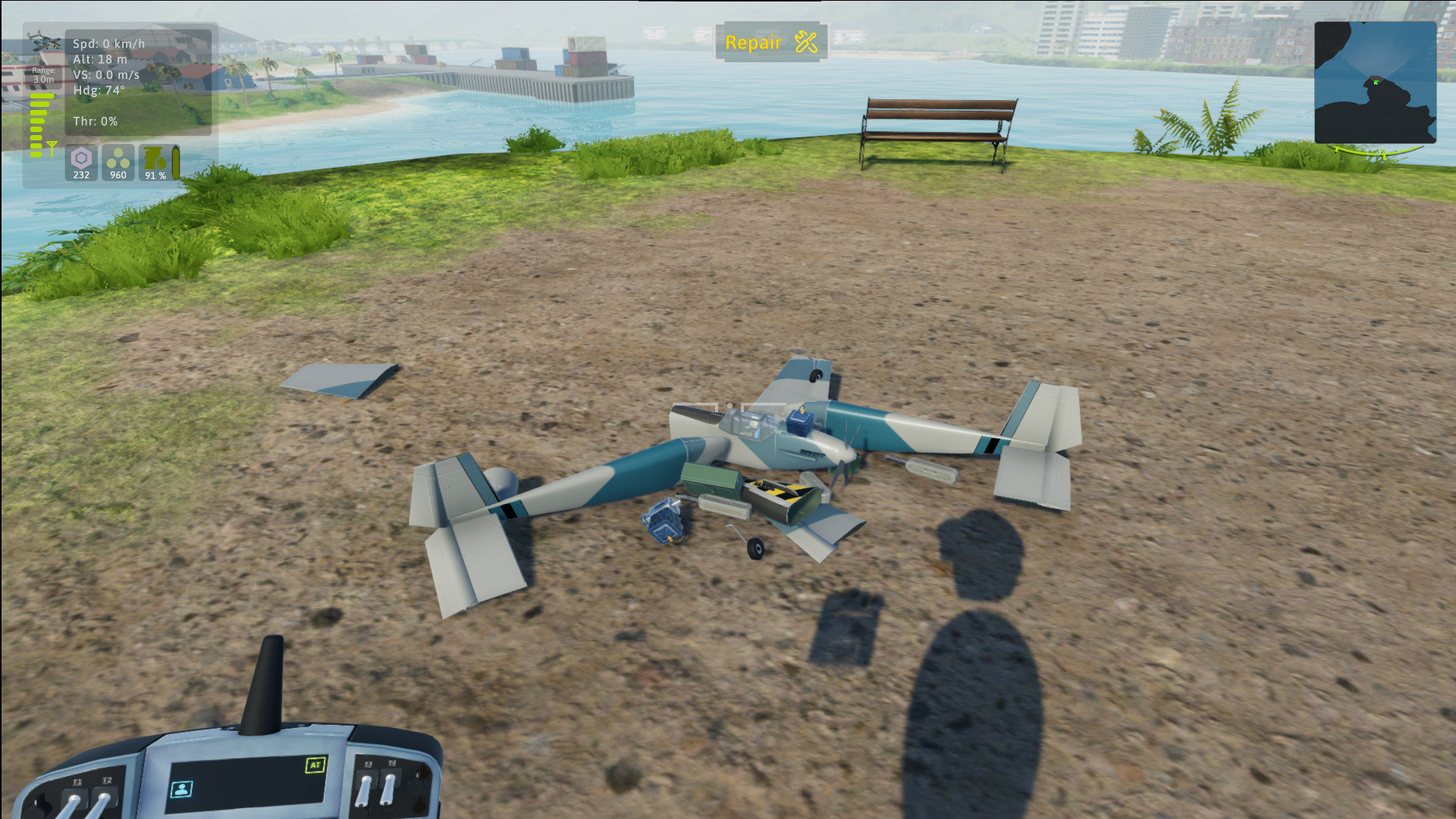This screenshot has height=819, width=1456.
Task: Click the fuel canister icon showing 91 %
Action: click(154, 158)
